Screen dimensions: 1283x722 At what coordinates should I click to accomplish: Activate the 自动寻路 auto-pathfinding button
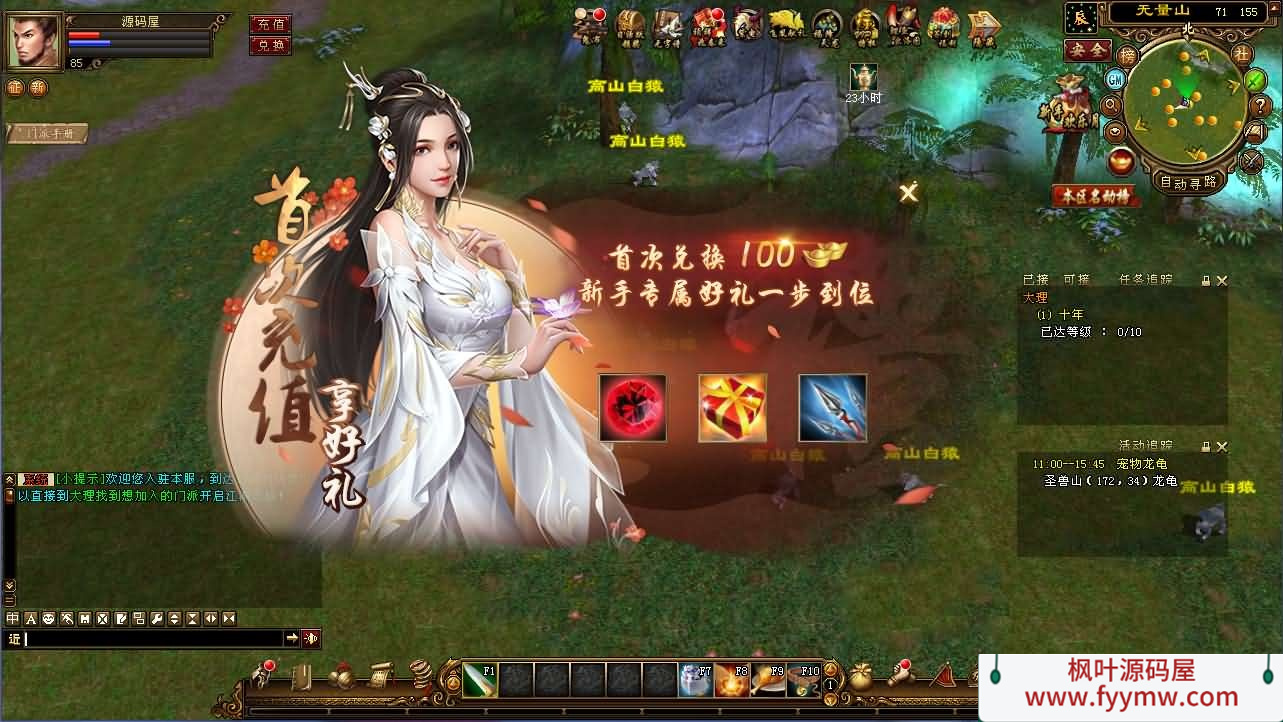[x=1188, y=182]
